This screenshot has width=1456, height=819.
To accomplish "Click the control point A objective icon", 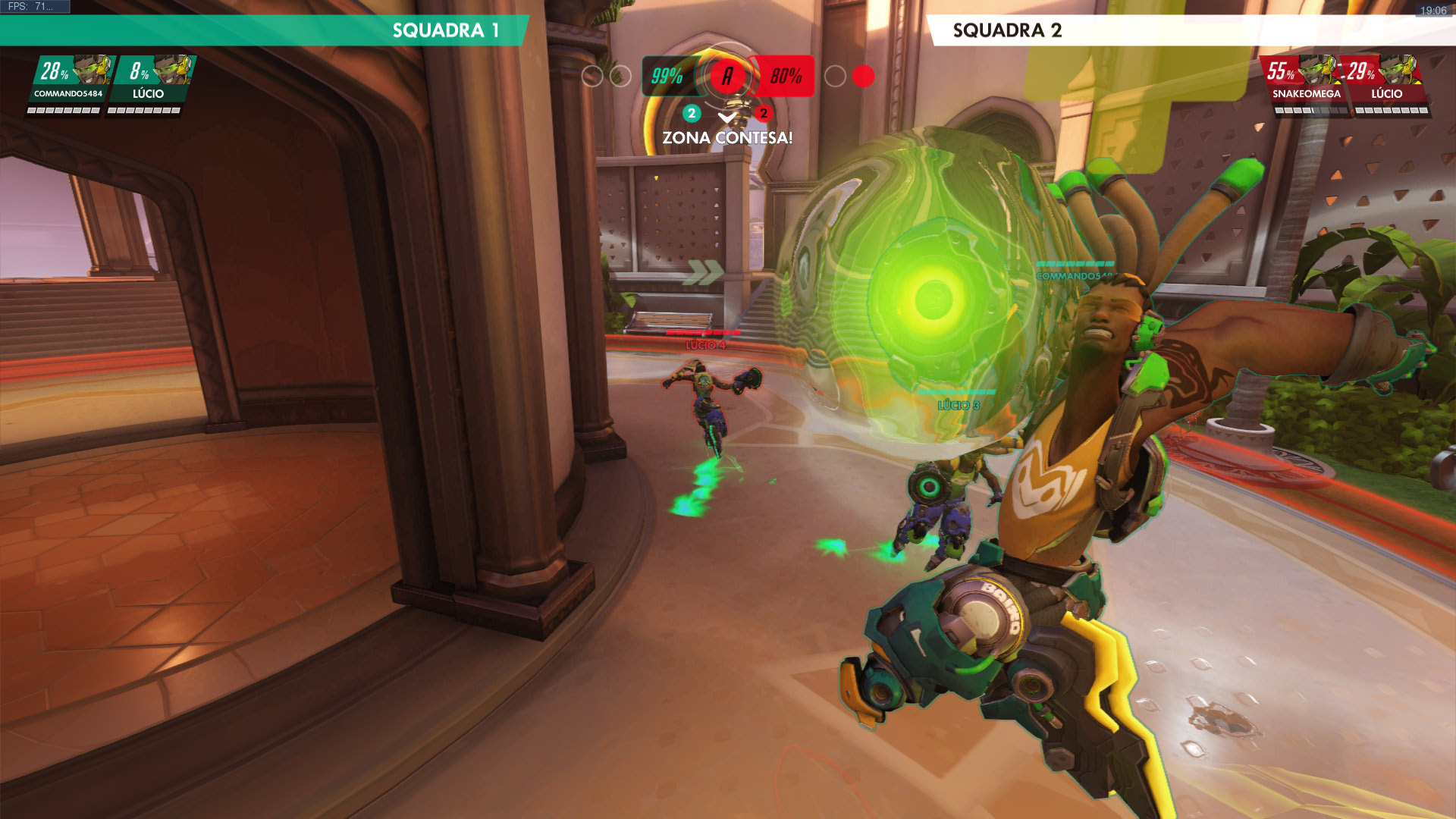I will pyautogui.click(x=727, y=76).
